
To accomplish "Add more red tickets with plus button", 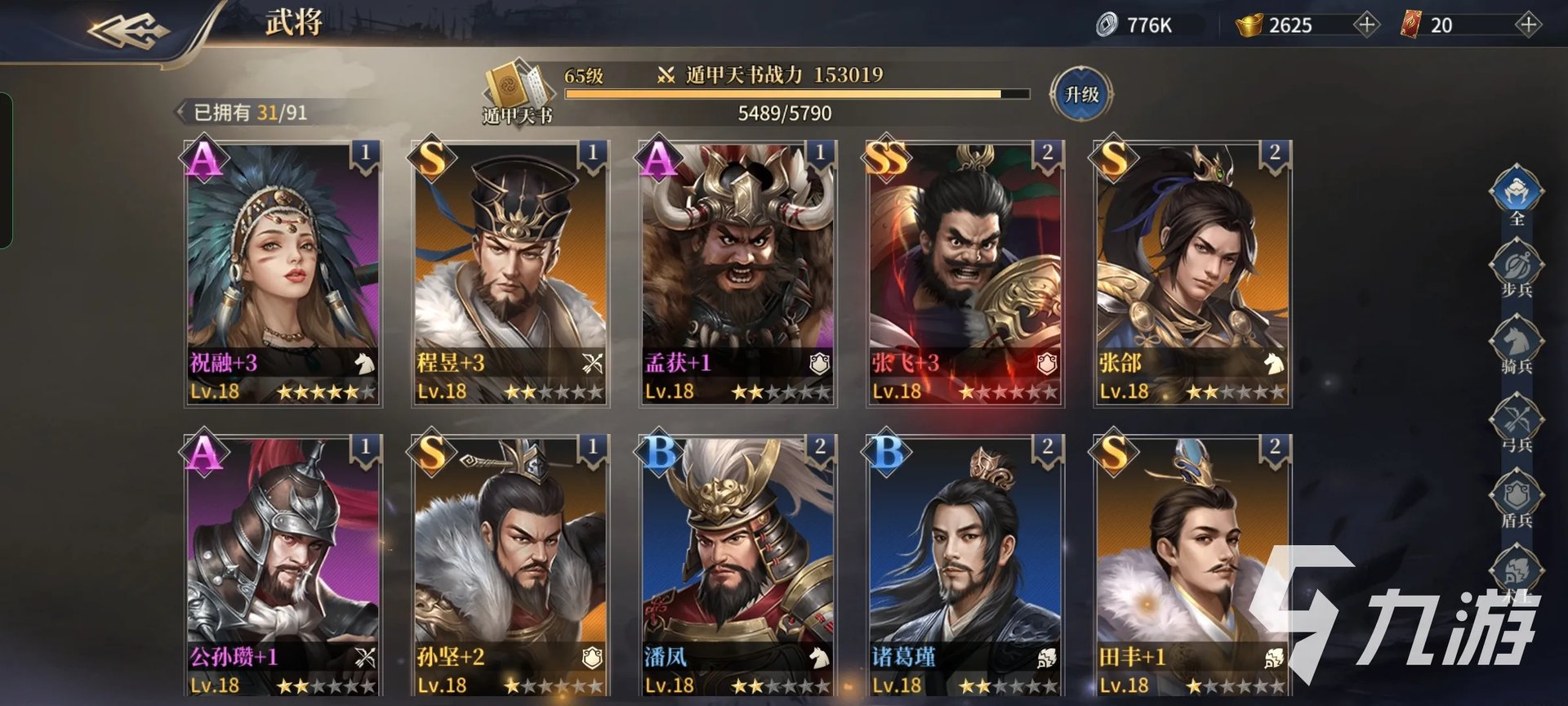I will pyautogui.click(x=1527, y=25).
